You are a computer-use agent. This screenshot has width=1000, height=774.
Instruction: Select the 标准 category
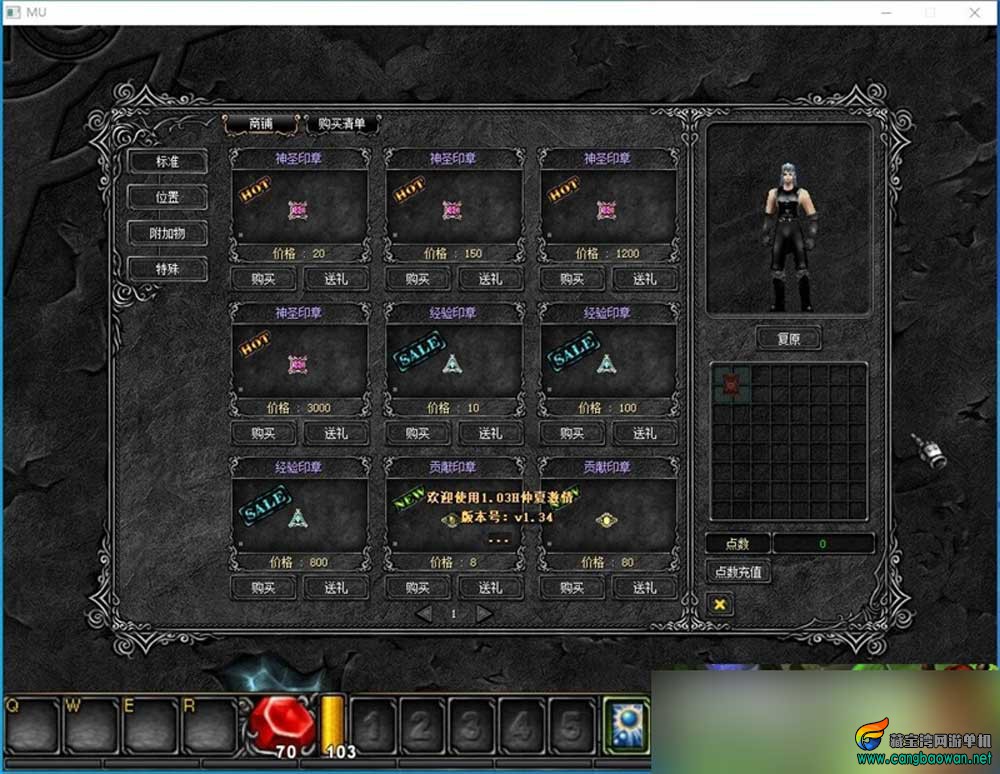[167, 162]
